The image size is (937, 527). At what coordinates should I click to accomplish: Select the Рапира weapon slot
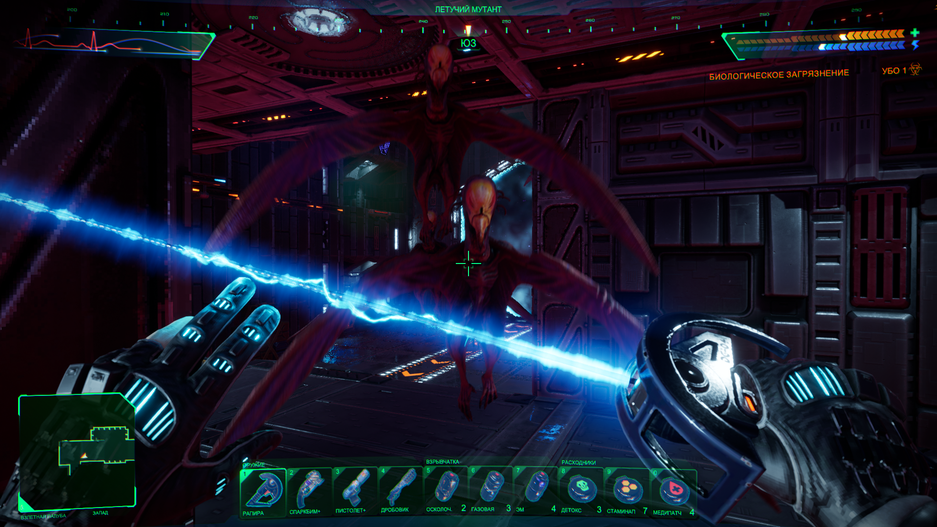(262, 490)
